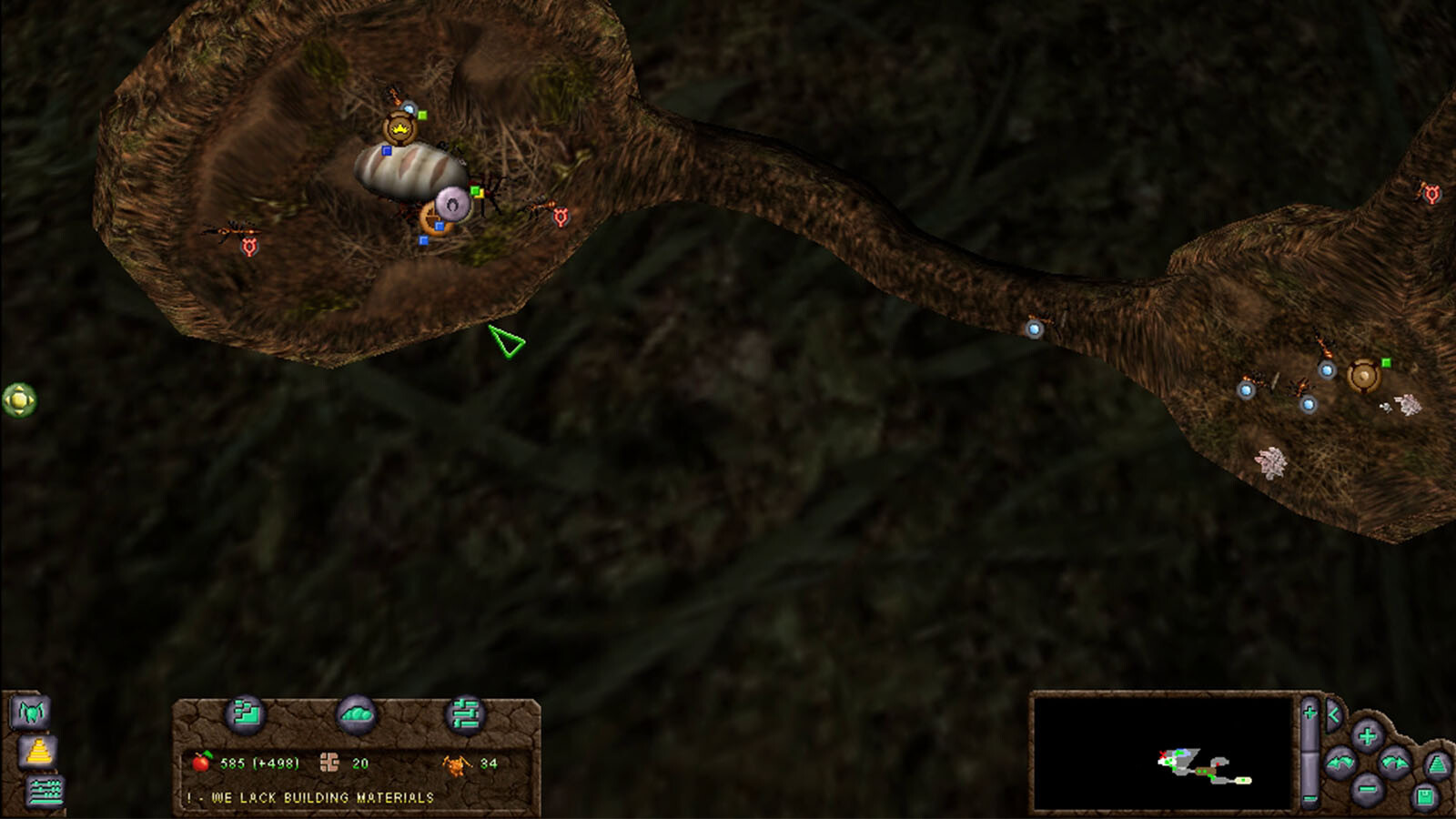Open the ant head panel button
1456x819 pixels.
point(30,712)
